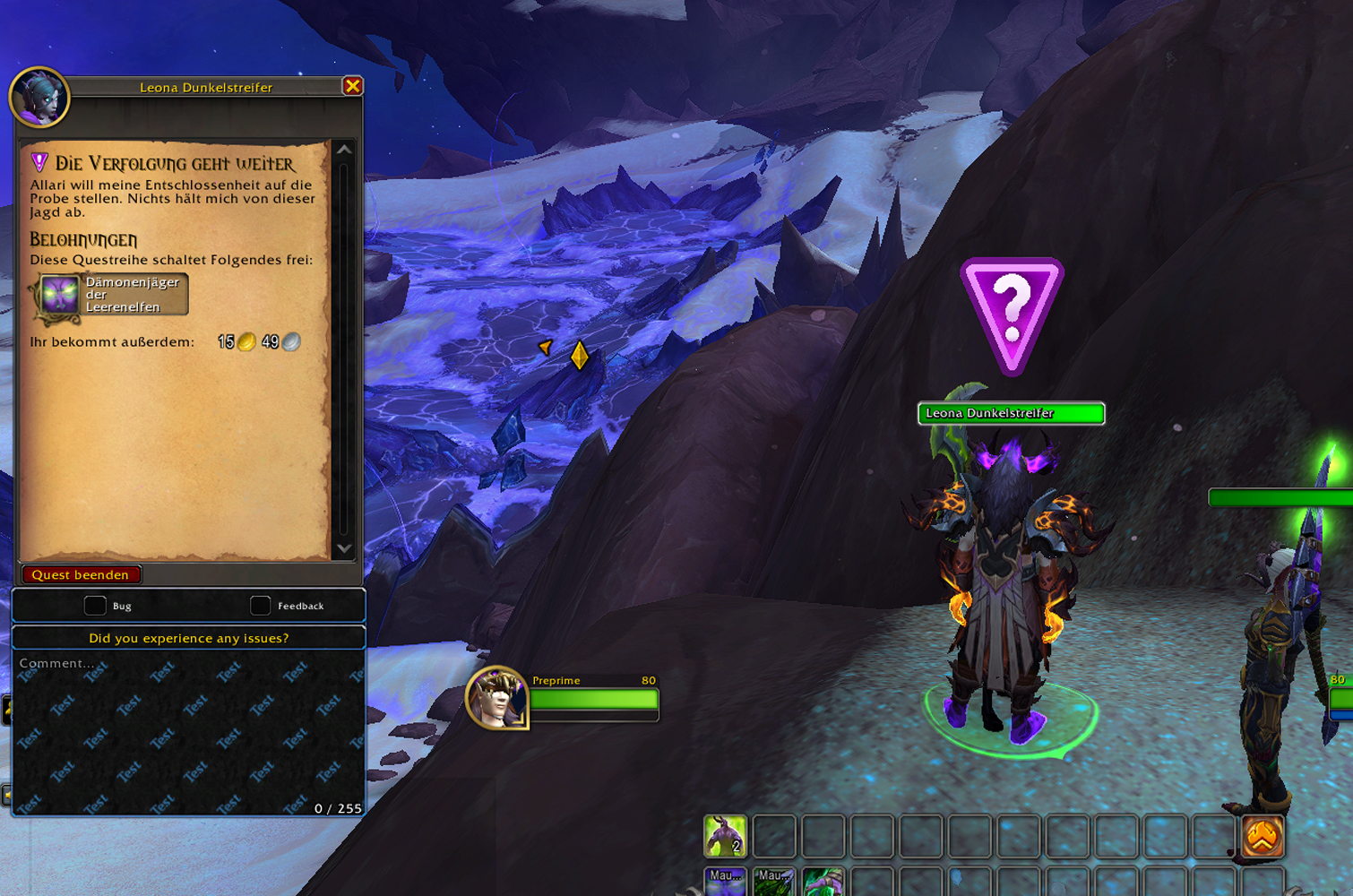1353x896 pixels.
Task: Click the quest-giver portrait in the window header
Action: pyautogui.click(x=39, y=97)
